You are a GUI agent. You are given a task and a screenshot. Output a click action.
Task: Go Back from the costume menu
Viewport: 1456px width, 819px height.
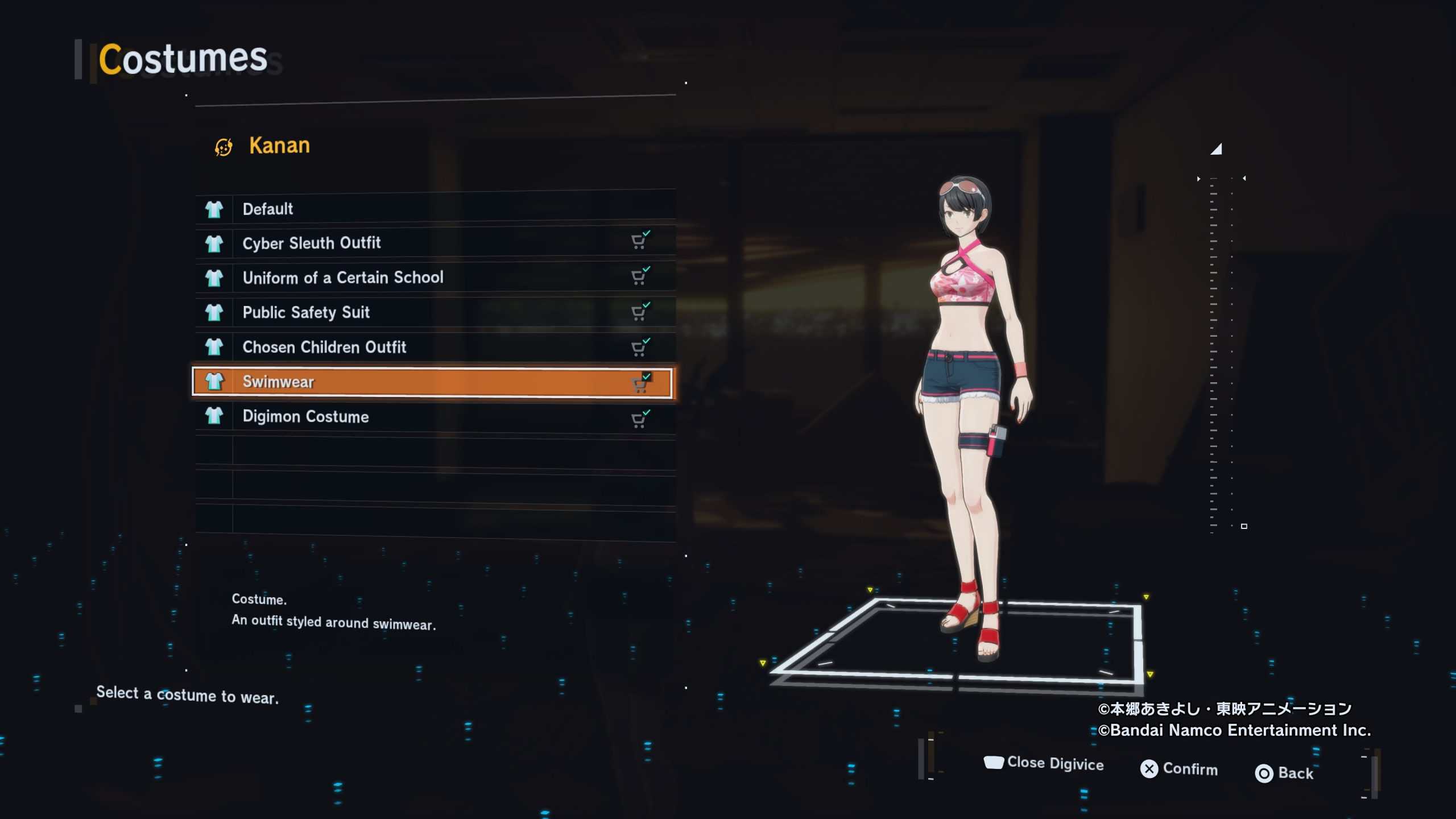click(1284, 773)
